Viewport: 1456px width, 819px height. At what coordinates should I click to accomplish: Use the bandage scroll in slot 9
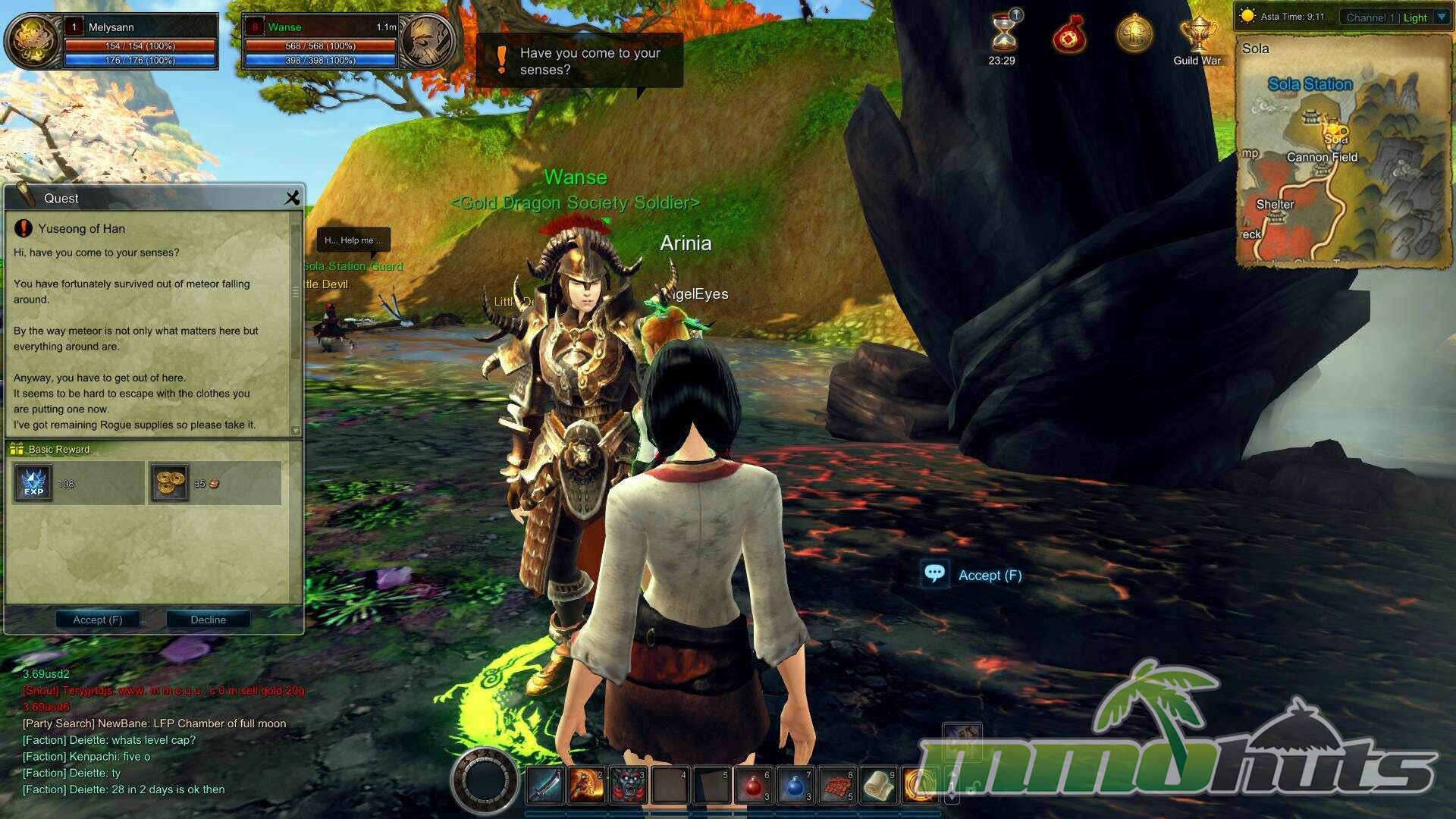878,786
